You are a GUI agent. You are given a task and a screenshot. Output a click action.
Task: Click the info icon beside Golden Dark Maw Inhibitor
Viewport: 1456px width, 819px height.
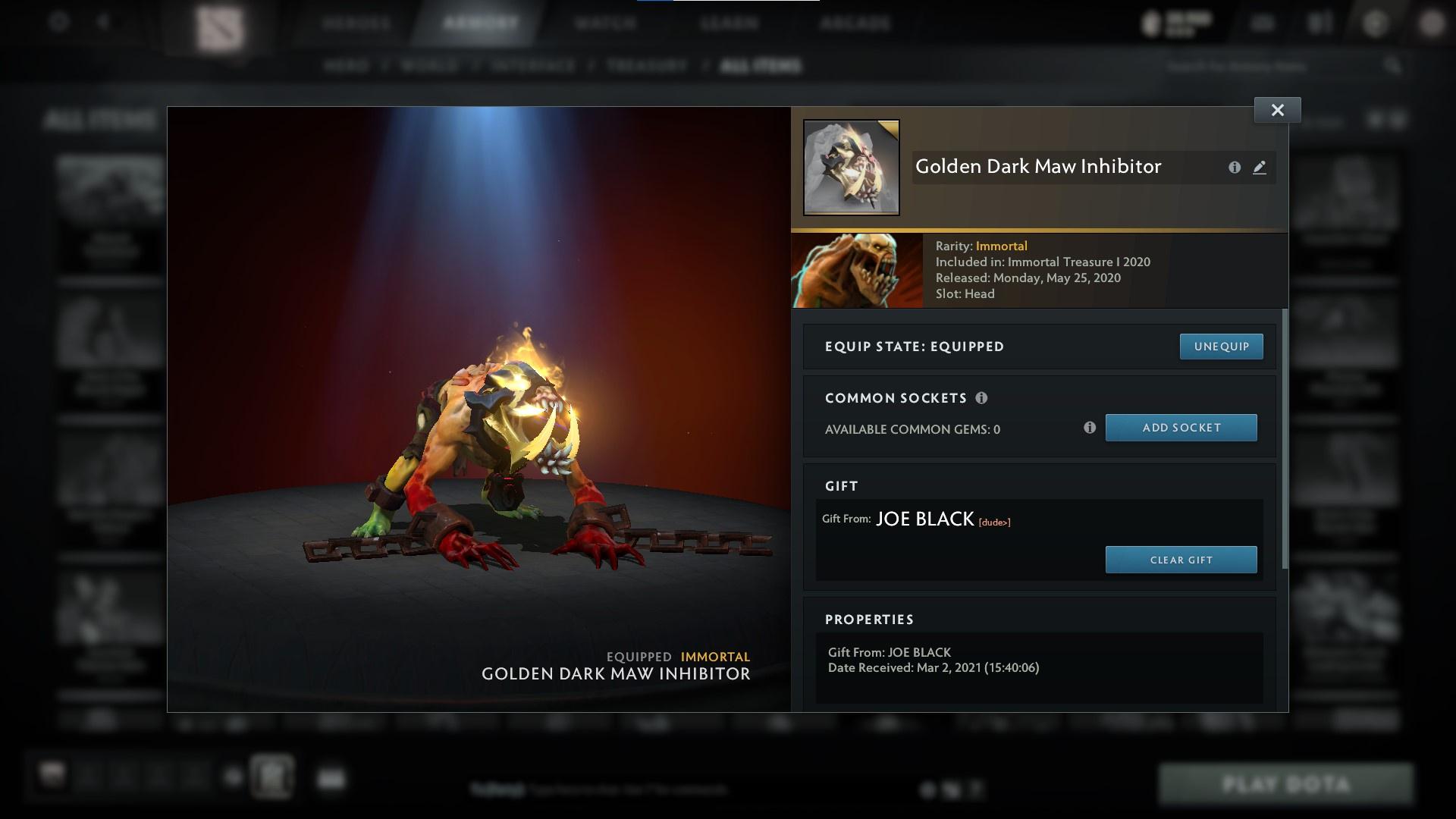click(1235, 168)
